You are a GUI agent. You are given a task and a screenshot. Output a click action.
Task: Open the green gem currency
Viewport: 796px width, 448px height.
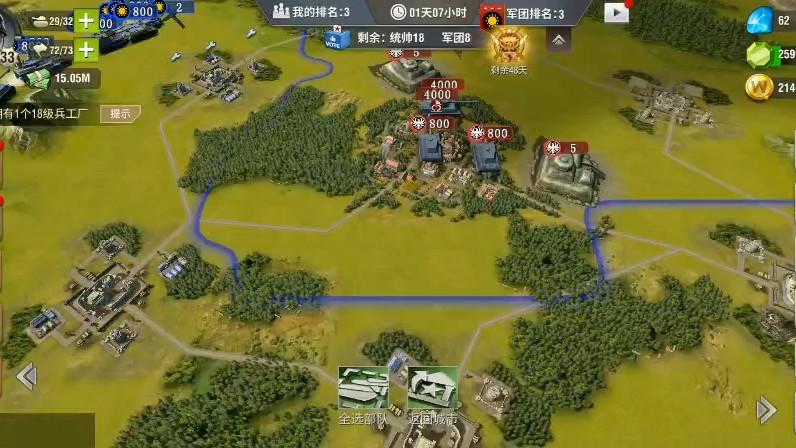761,54
